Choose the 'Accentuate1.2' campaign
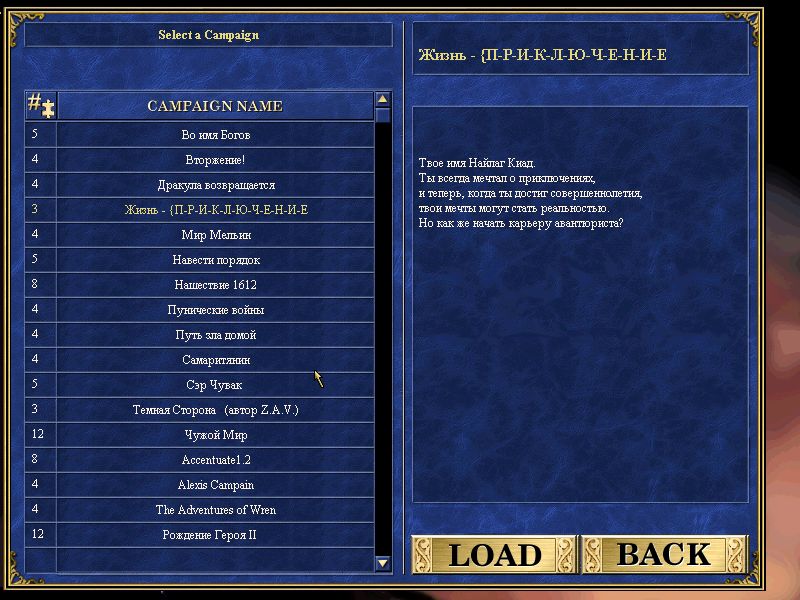The image size is (800, 600). pyautogui.click(x=215, y=460)
